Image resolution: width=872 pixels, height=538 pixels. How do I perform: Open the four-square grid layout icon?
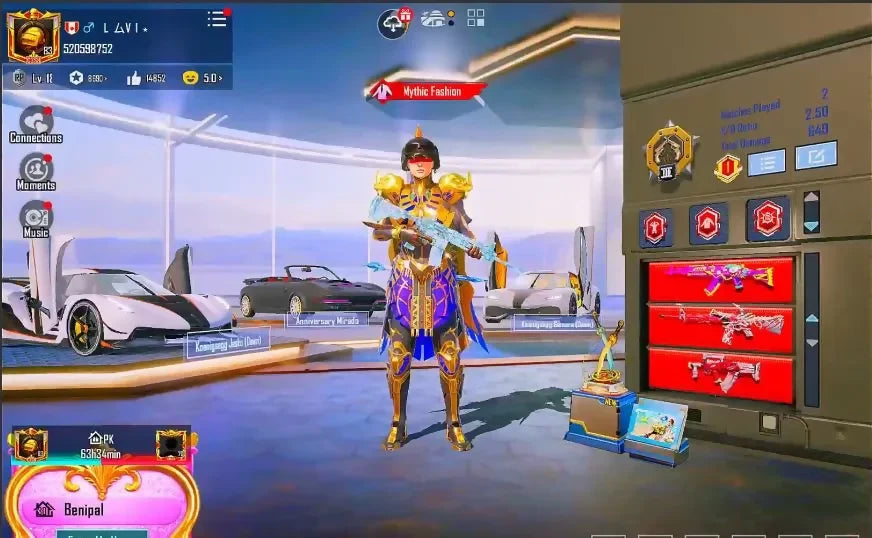(x=476, y=18)
